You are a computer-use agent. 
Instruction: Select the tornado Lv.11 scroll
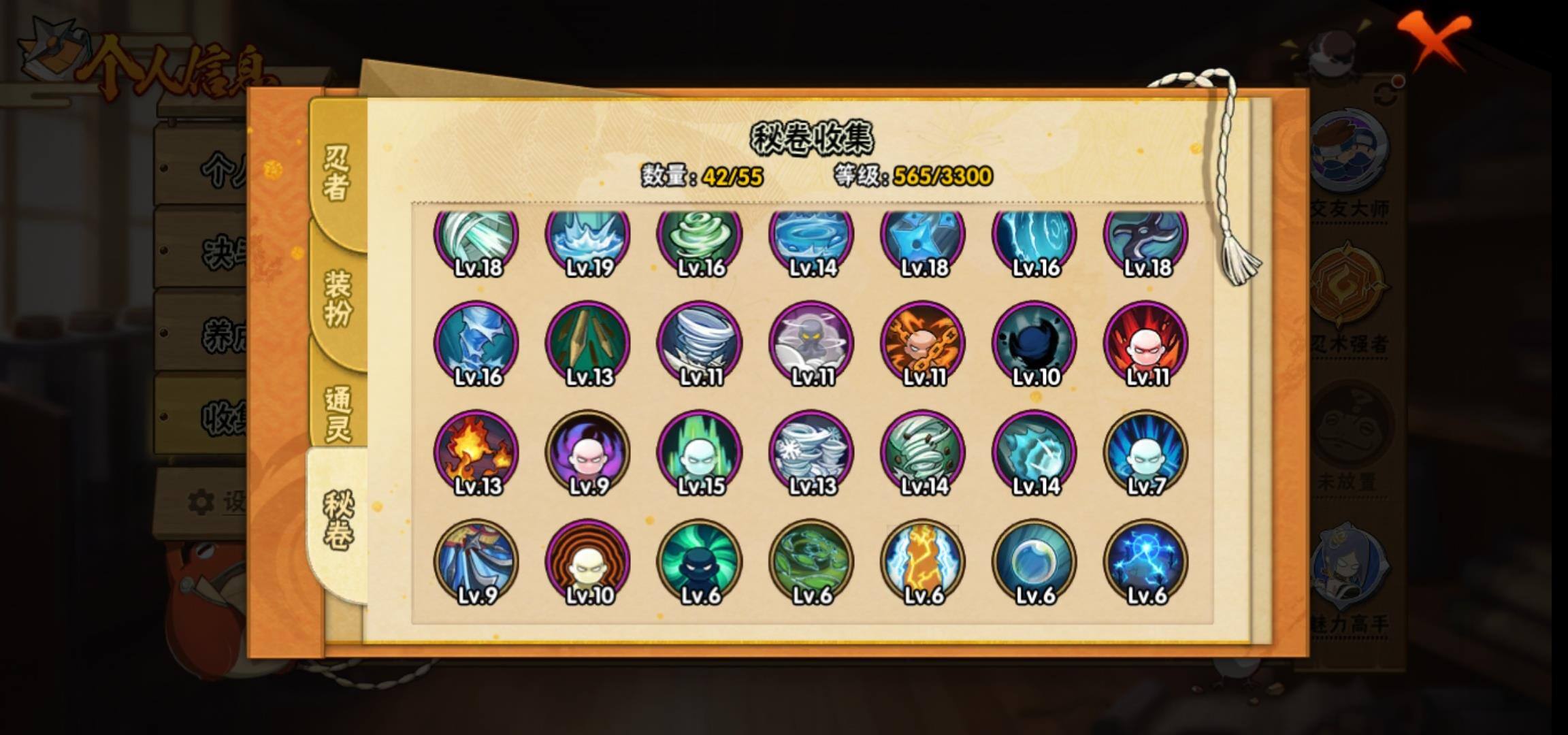click(x=700, y=344)
